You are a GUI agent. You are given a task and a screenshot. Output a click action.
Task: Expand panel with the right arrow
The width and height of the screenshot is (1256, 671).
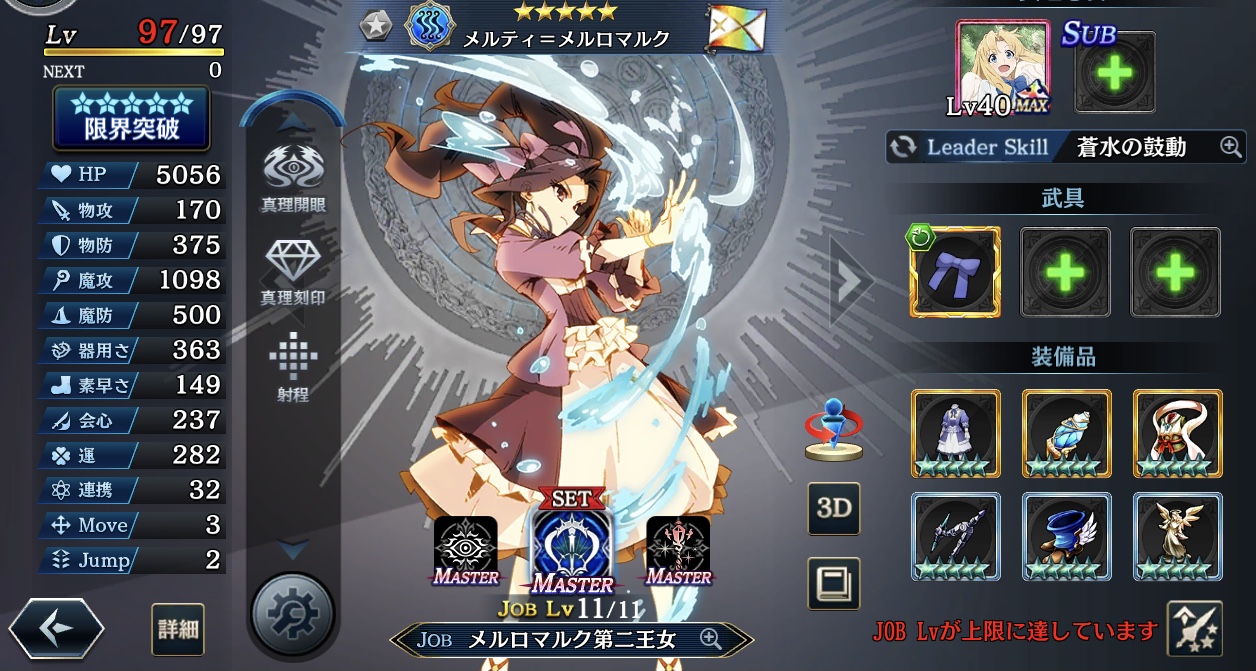pyautogui.click(x=850, y=283)
